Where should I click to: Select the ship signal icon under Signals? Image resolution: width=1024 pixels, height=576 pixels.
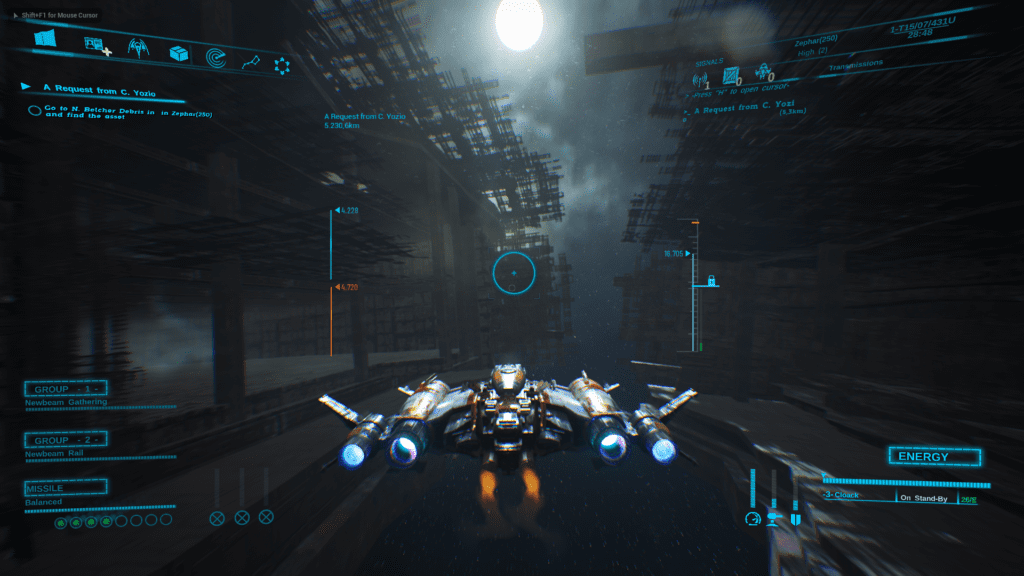tap(765, 72)
